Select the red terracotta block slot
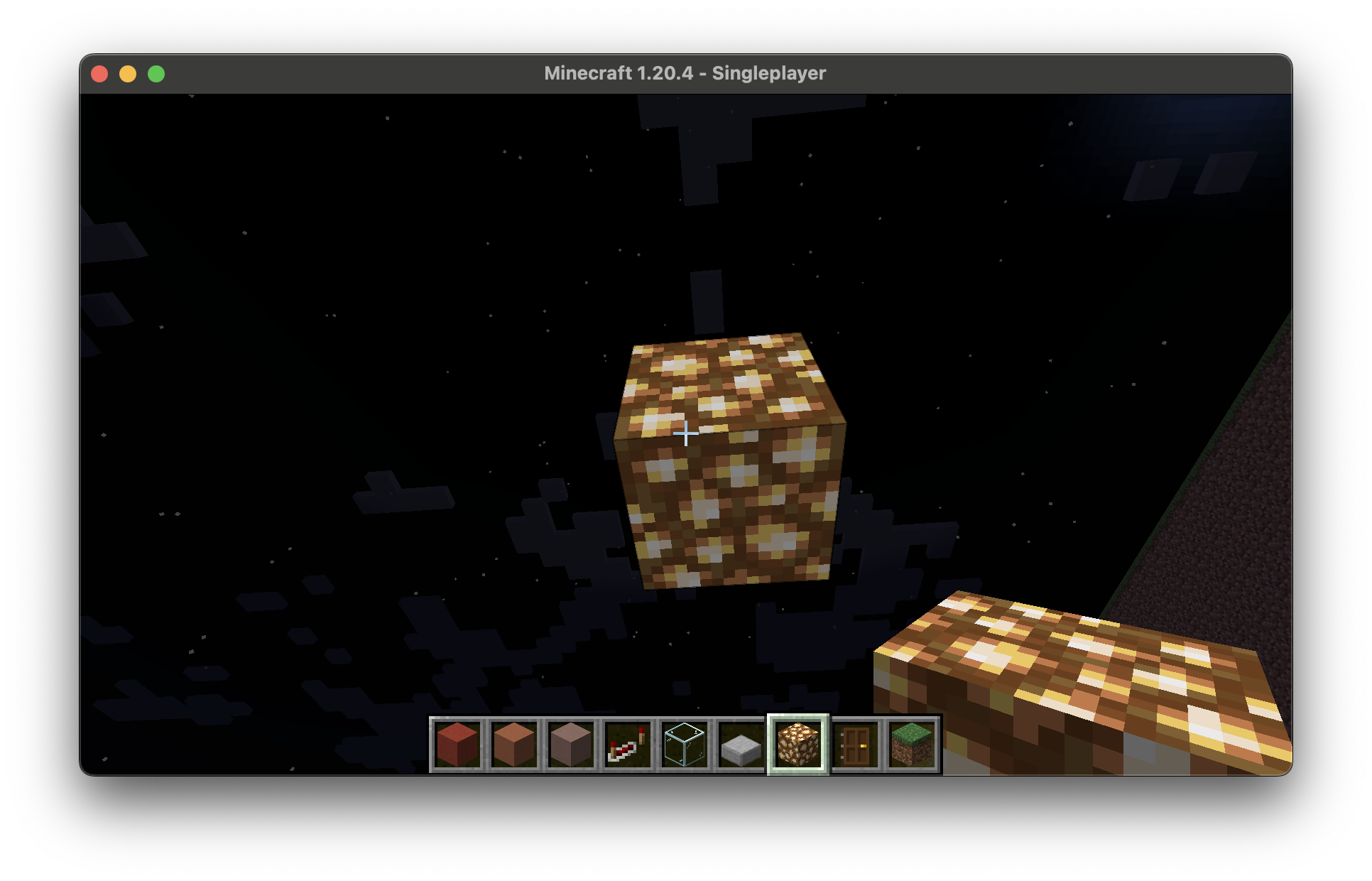1372x881 pixels. coord(457,745)
